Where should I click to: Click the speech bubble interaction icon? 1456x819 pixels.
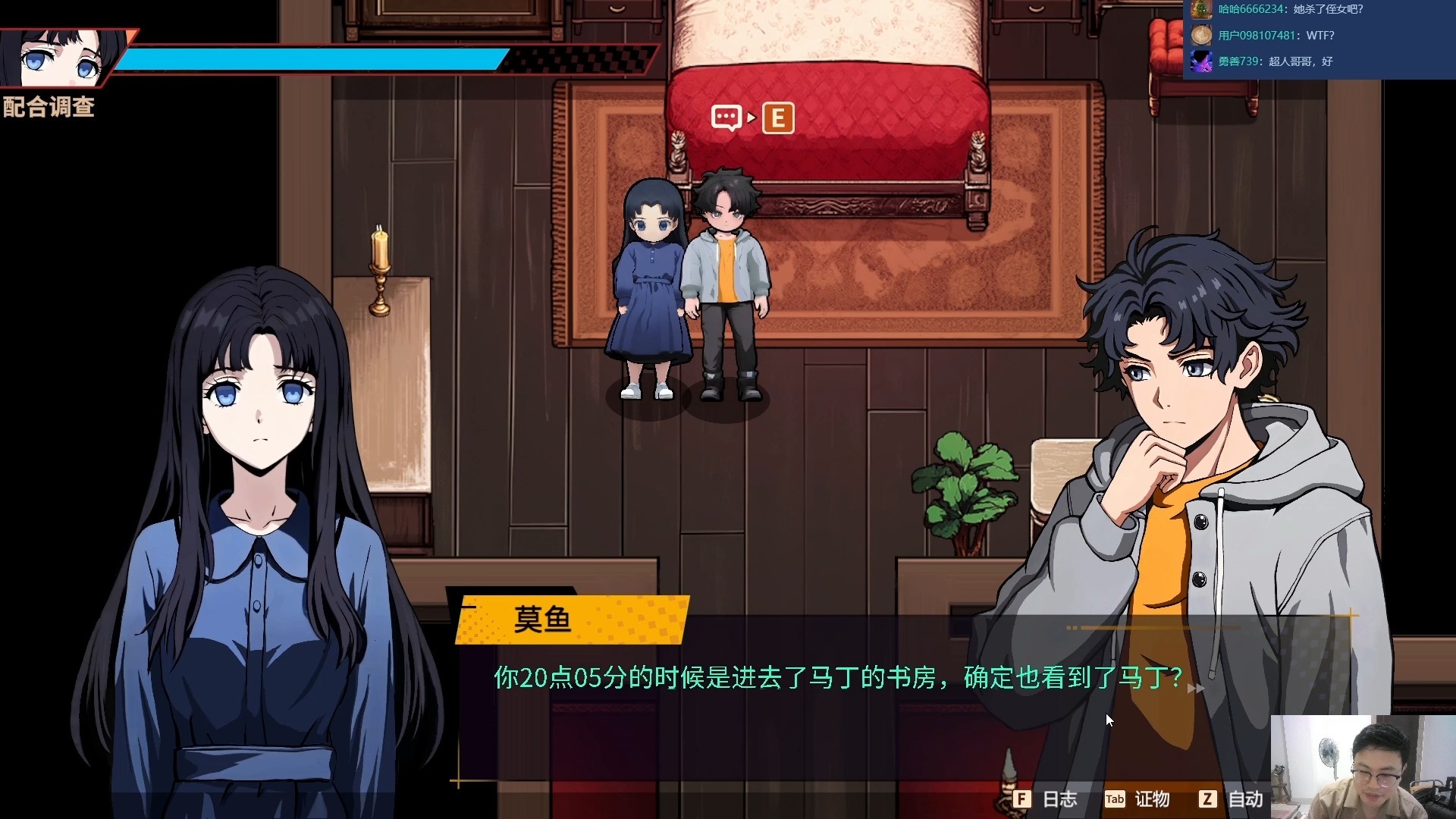click(727, 118)
